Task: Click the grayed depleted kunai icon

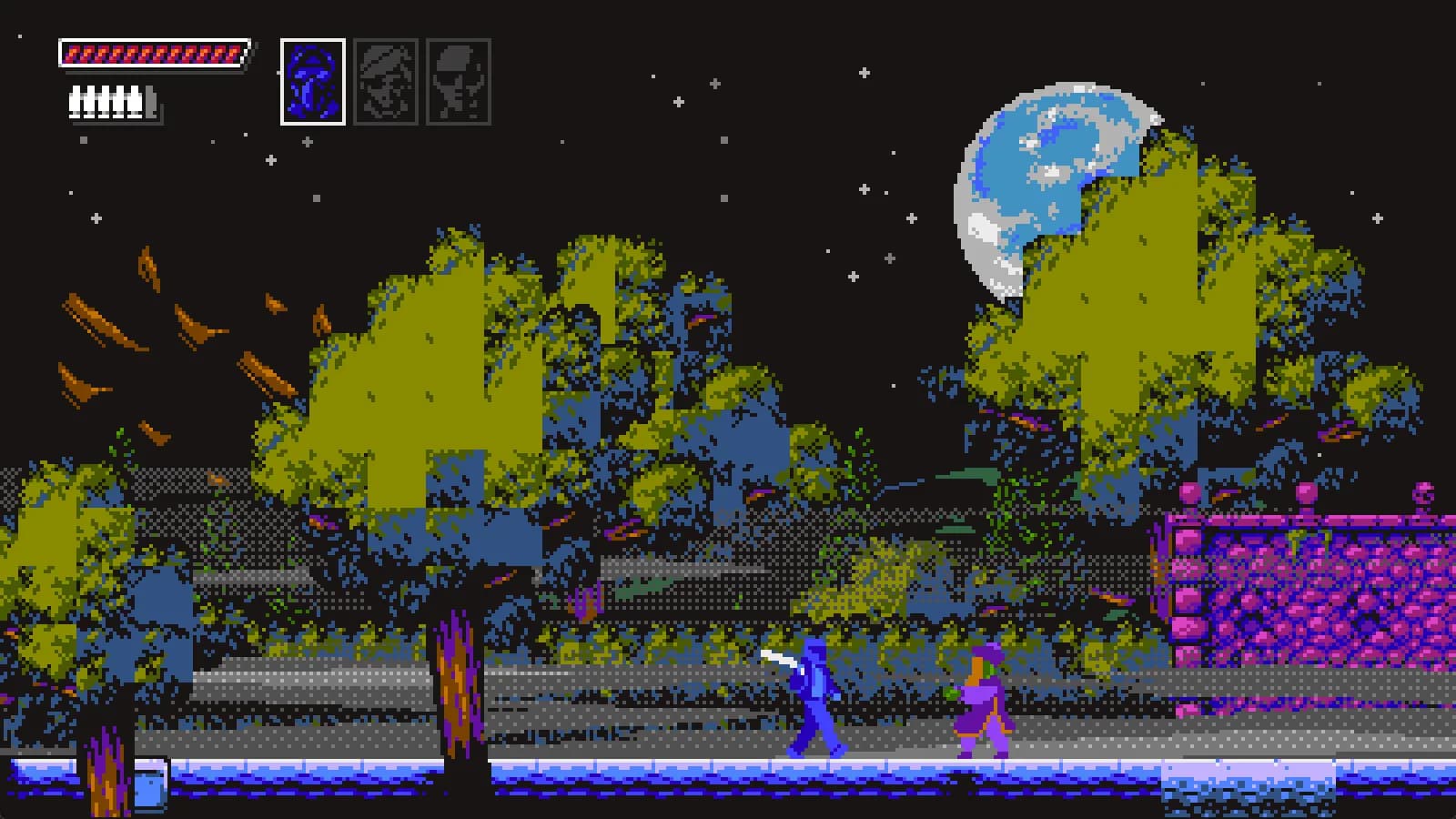Action: [150, 100]
